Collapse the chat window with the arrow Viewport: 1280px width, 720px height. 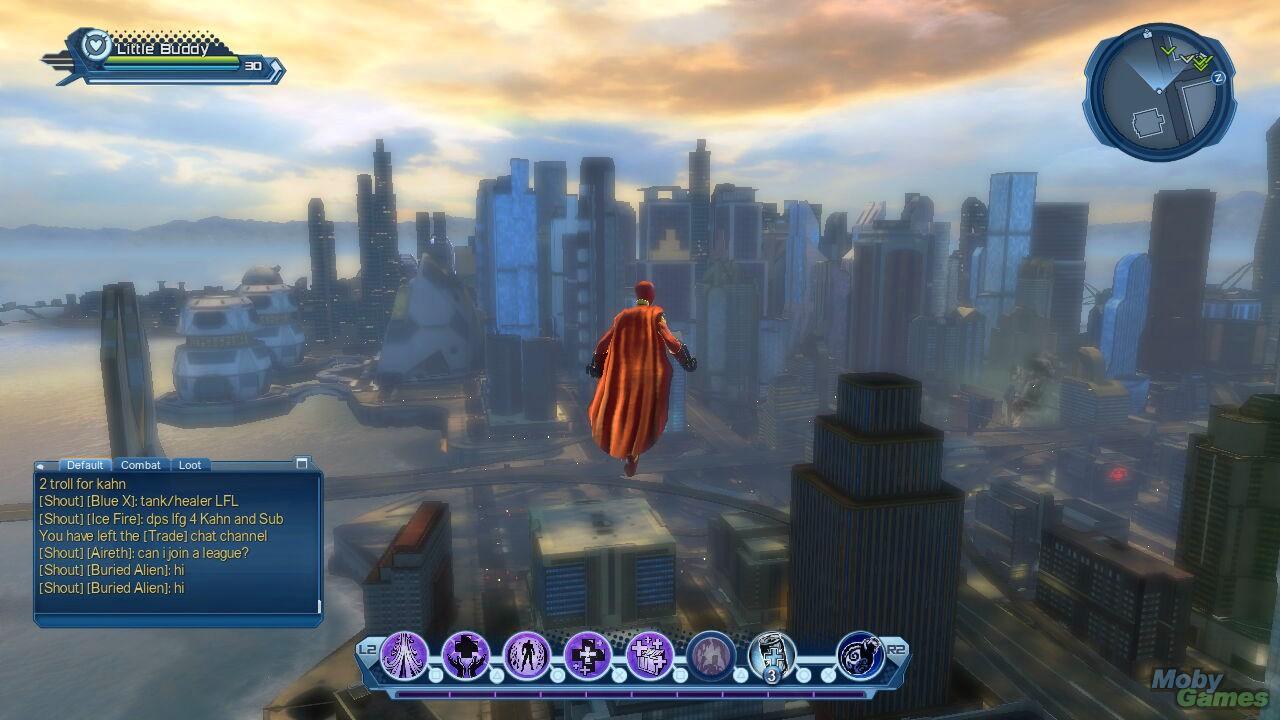(x=41, y=466)
